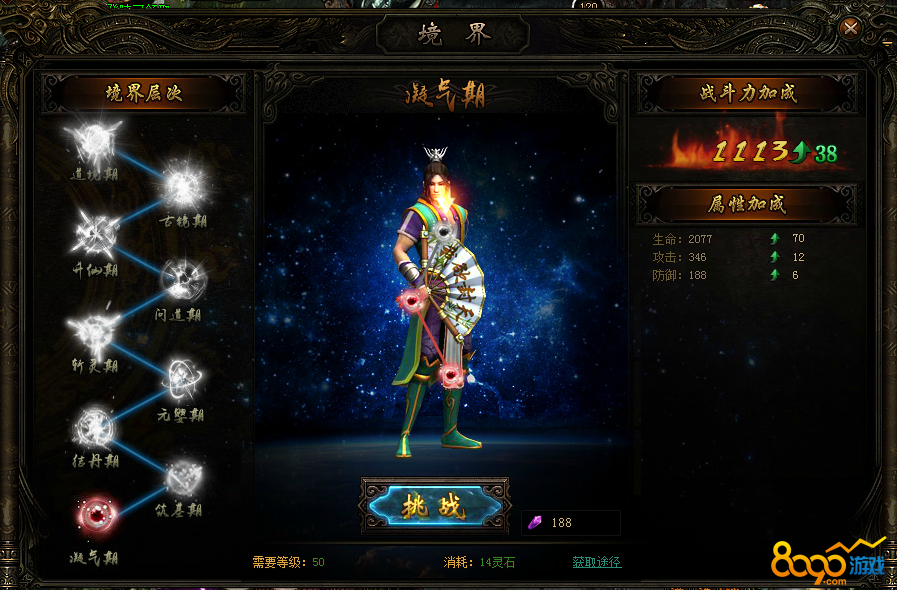Select the 斩灵期 realm node
The width and height of the screenshot is (897, 590).
tap(94, 331)
